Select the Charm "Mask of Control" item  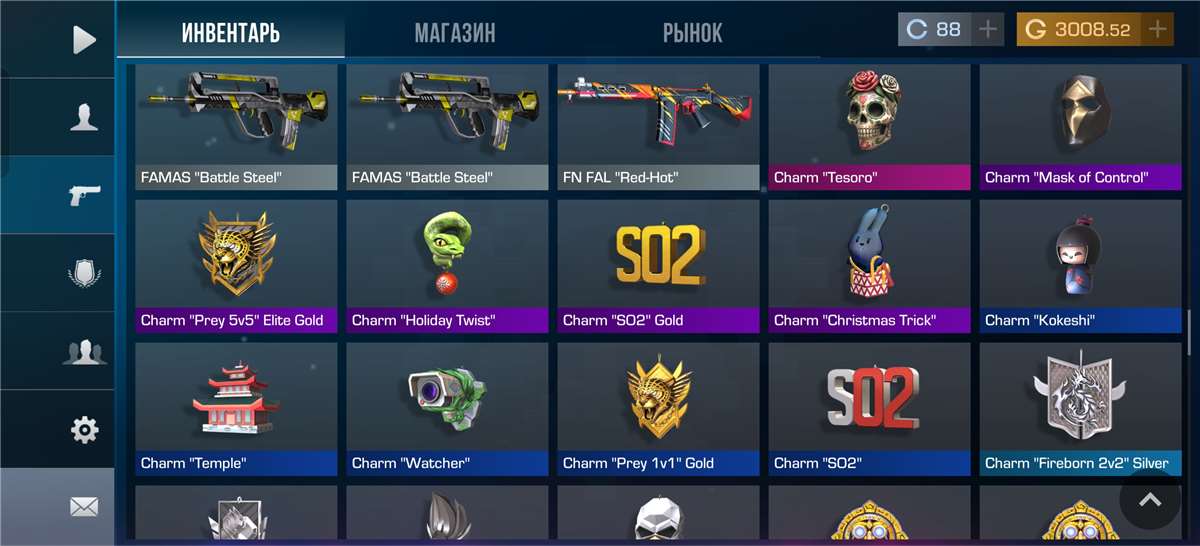pyautogui.click(x=1080, y=127)
